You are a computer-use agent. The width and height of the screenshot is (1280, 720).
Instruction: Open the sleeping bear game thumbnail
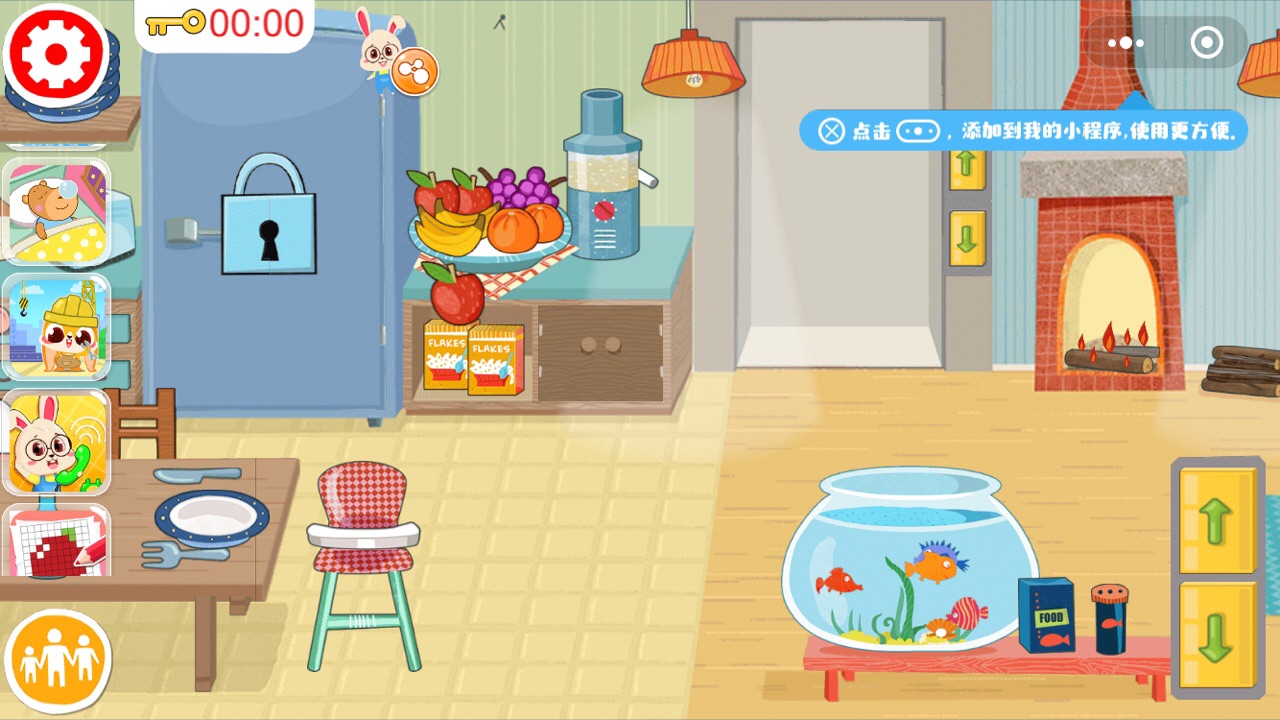click(x=57, y=210)
